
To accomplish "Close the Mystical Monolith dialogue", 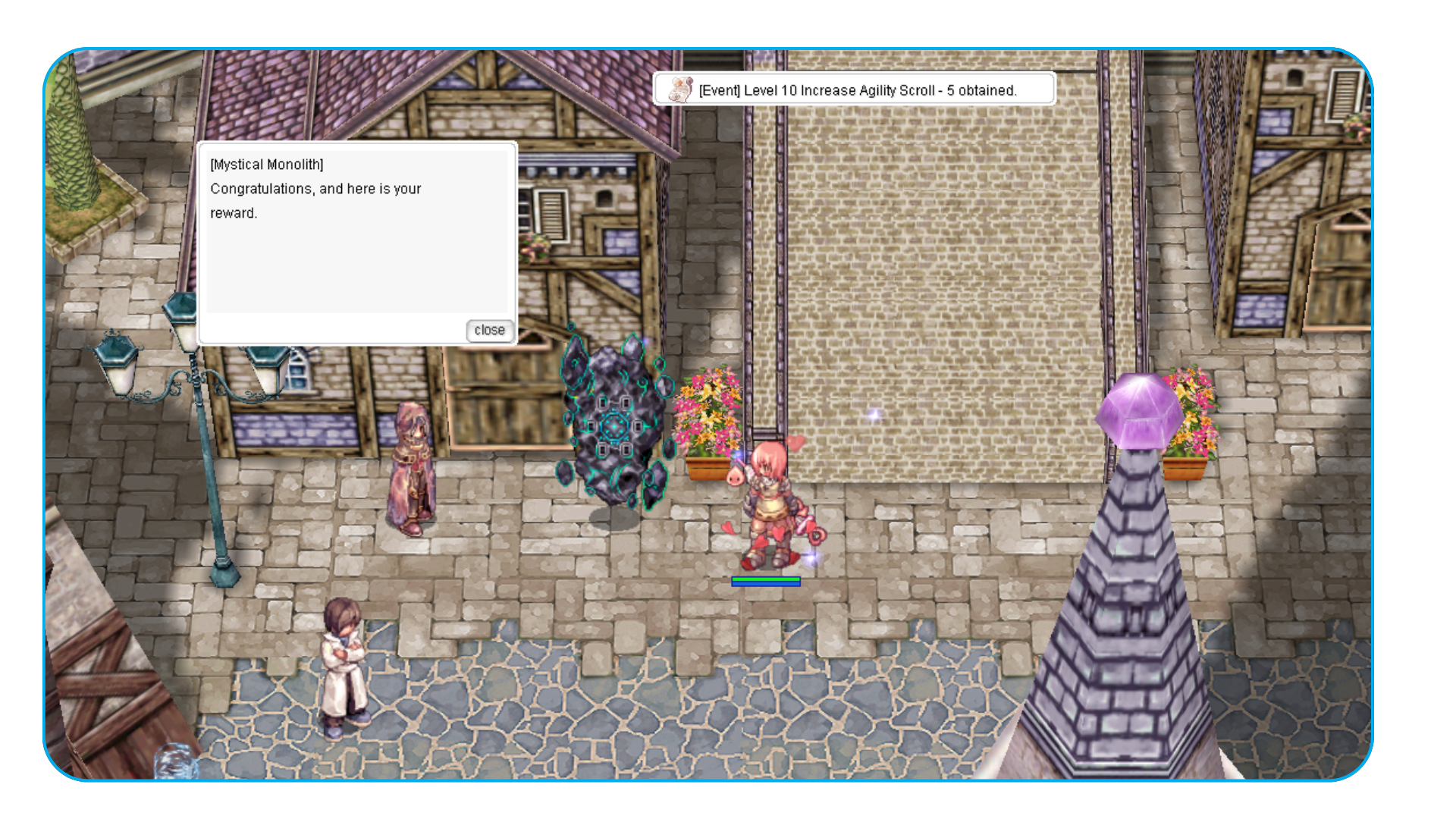I will [x=489, y=331].
